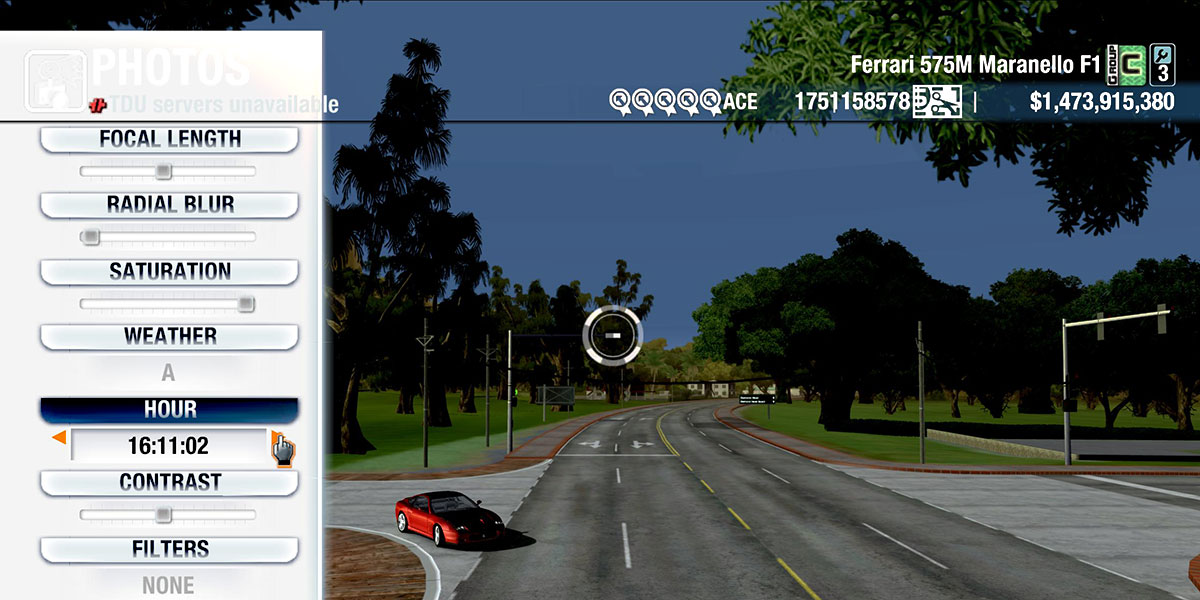The width and height of the screenshot is (1200, 600).
Task: Click the Radial Blur slider handle
Action: 90,238
